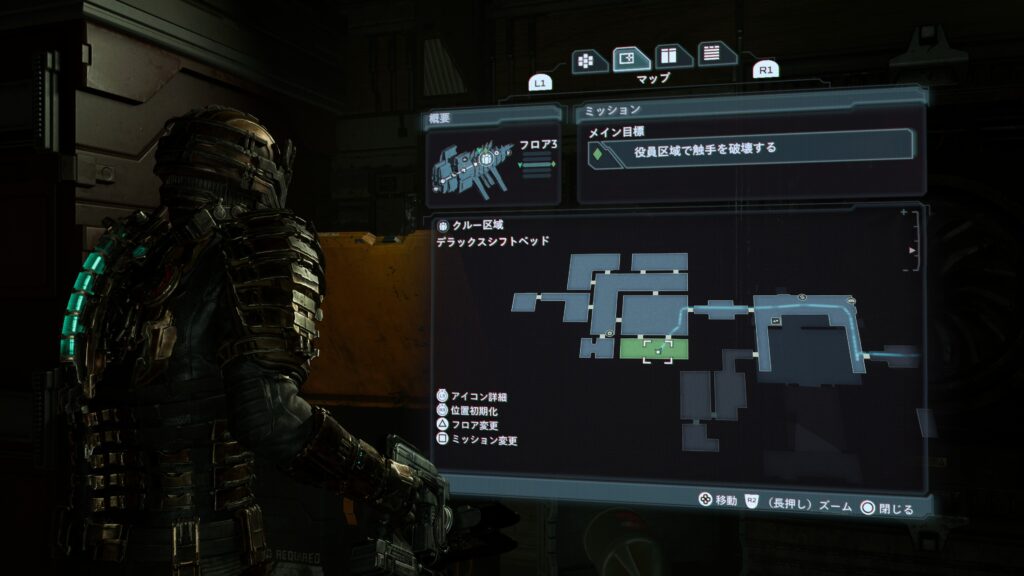1024x576 pixels.
Task: Switch to the two-column panel tab
Action: [673, 57]
